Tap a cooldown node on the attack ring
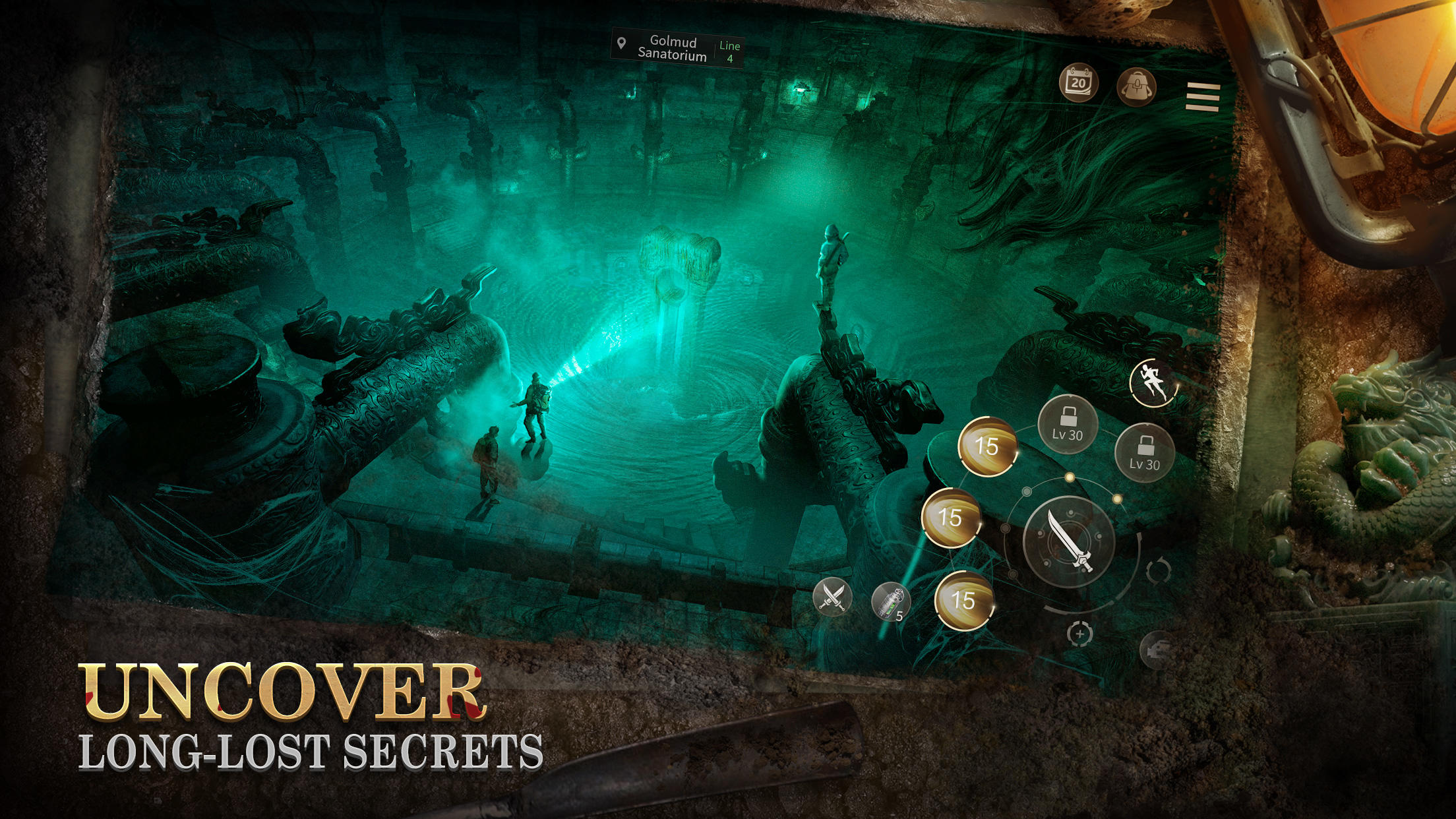 coord(1070,477)
